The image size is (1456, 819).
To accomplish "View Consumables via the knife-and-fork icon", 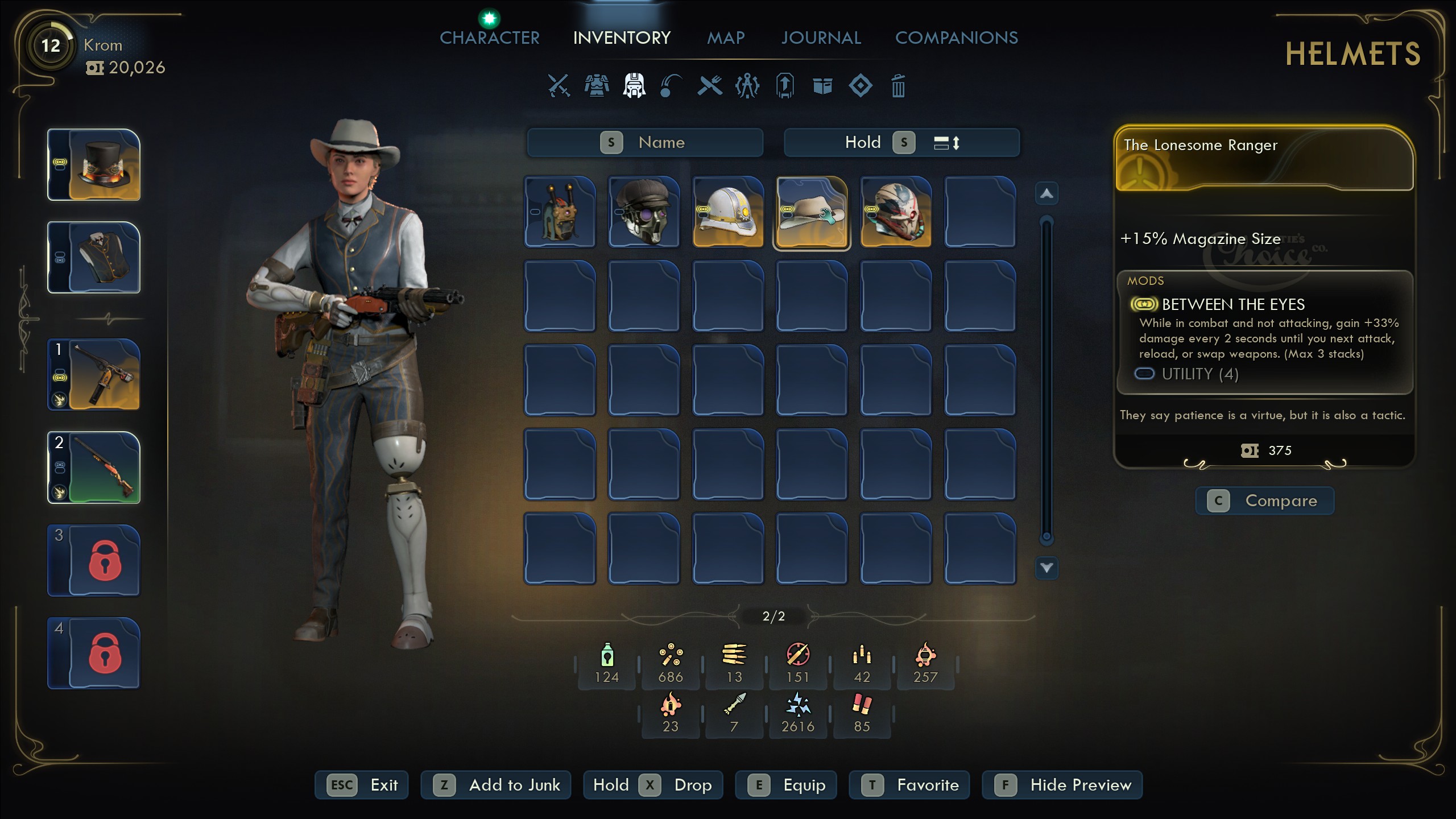I will (709, 86).
